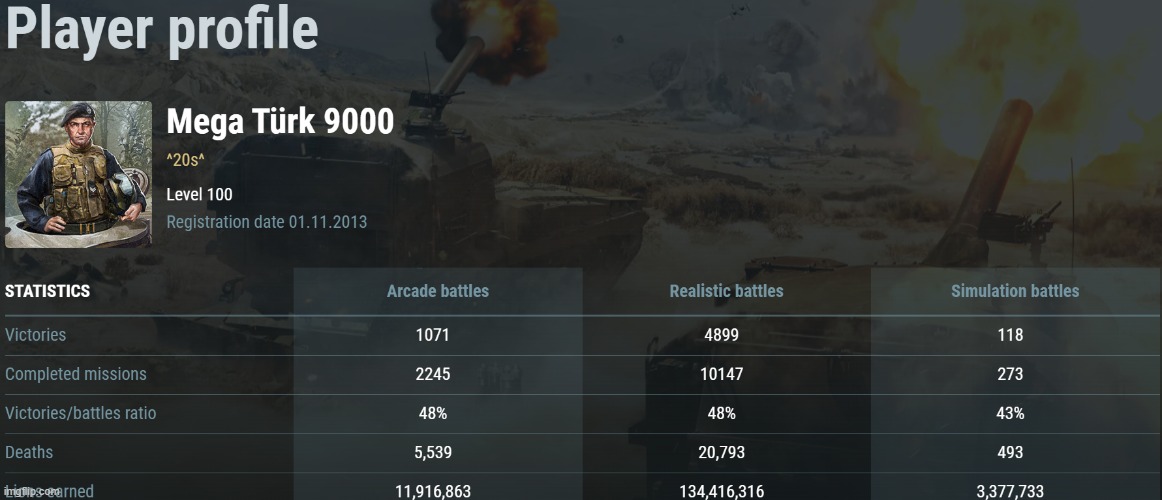Screen dimensions: 1162x500
Task: Click the player avatar portrait
Action: tap(78, 174)
